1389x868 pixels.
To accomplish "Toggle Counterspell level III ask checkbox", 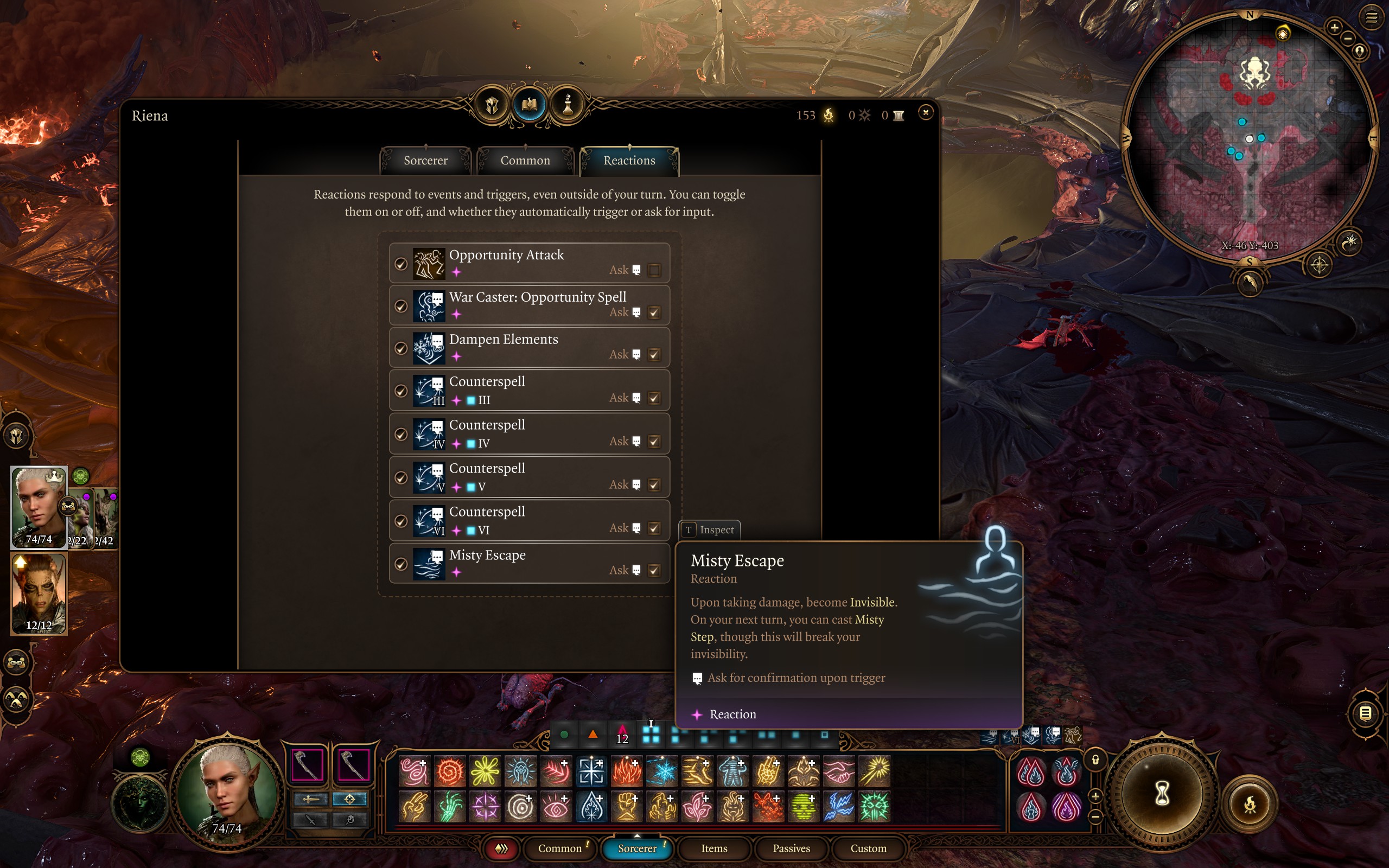I will tap(654, 398).
